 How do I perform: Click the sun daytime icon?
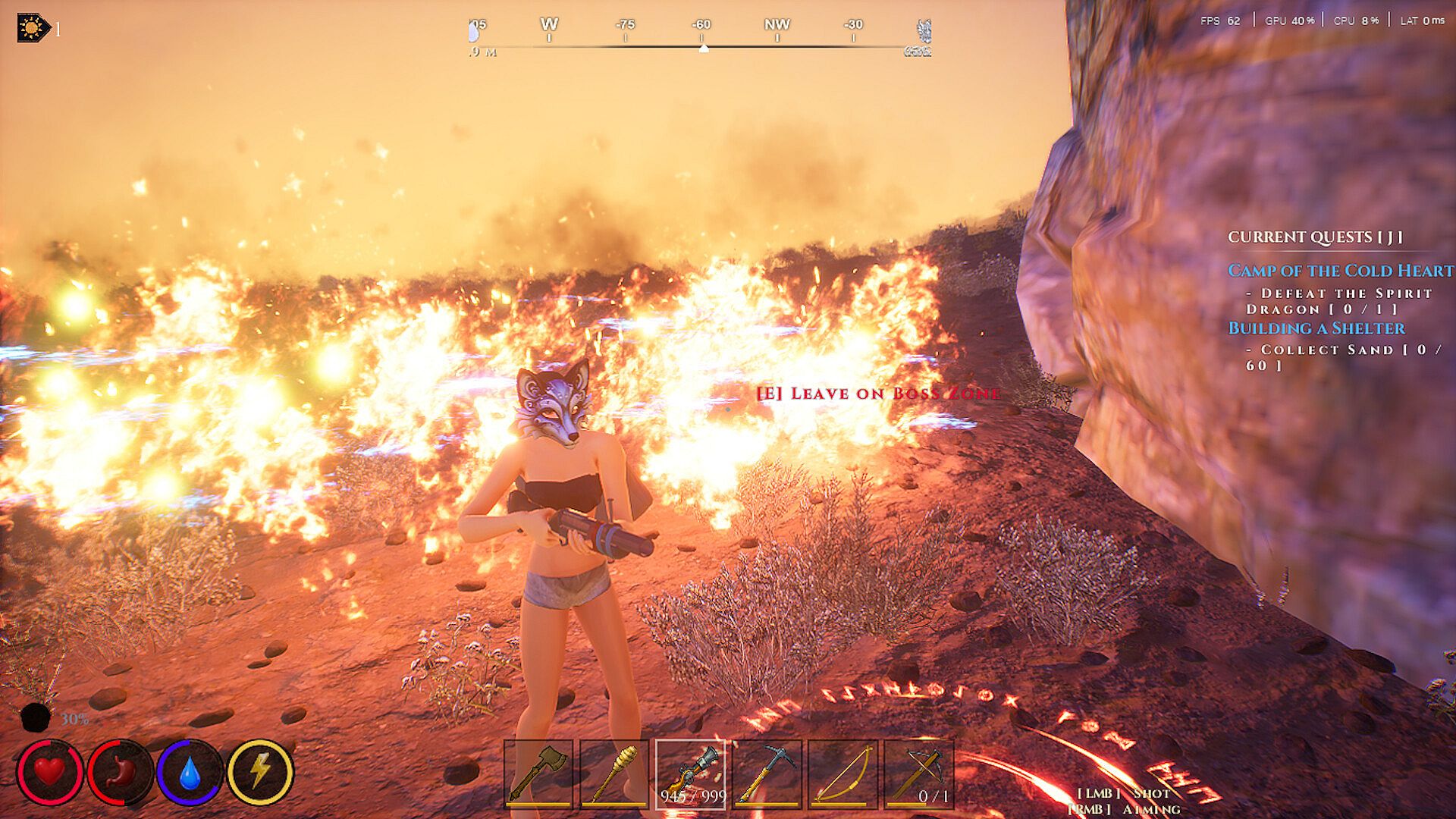33,29
